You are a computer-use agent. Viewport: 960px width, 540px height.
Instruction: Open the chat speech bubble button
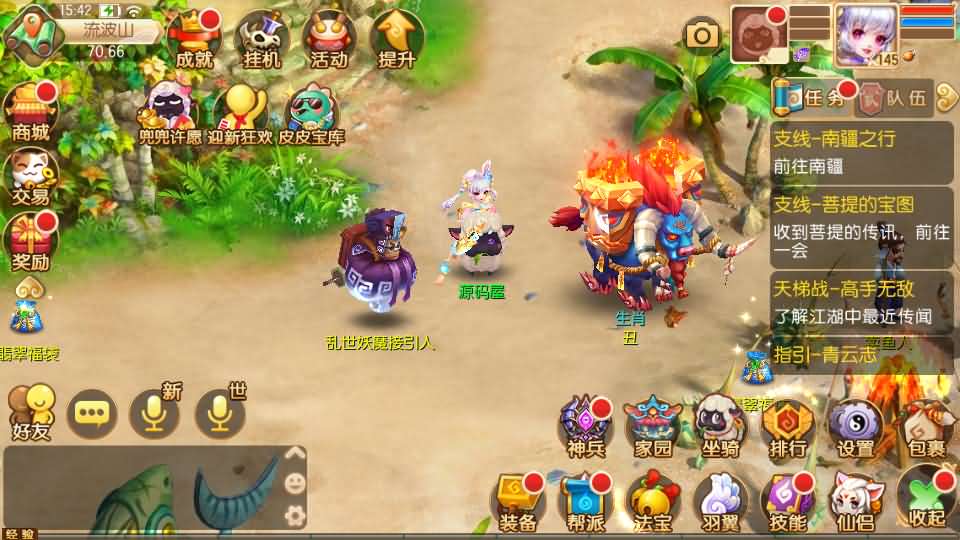(x=92, y=413)
